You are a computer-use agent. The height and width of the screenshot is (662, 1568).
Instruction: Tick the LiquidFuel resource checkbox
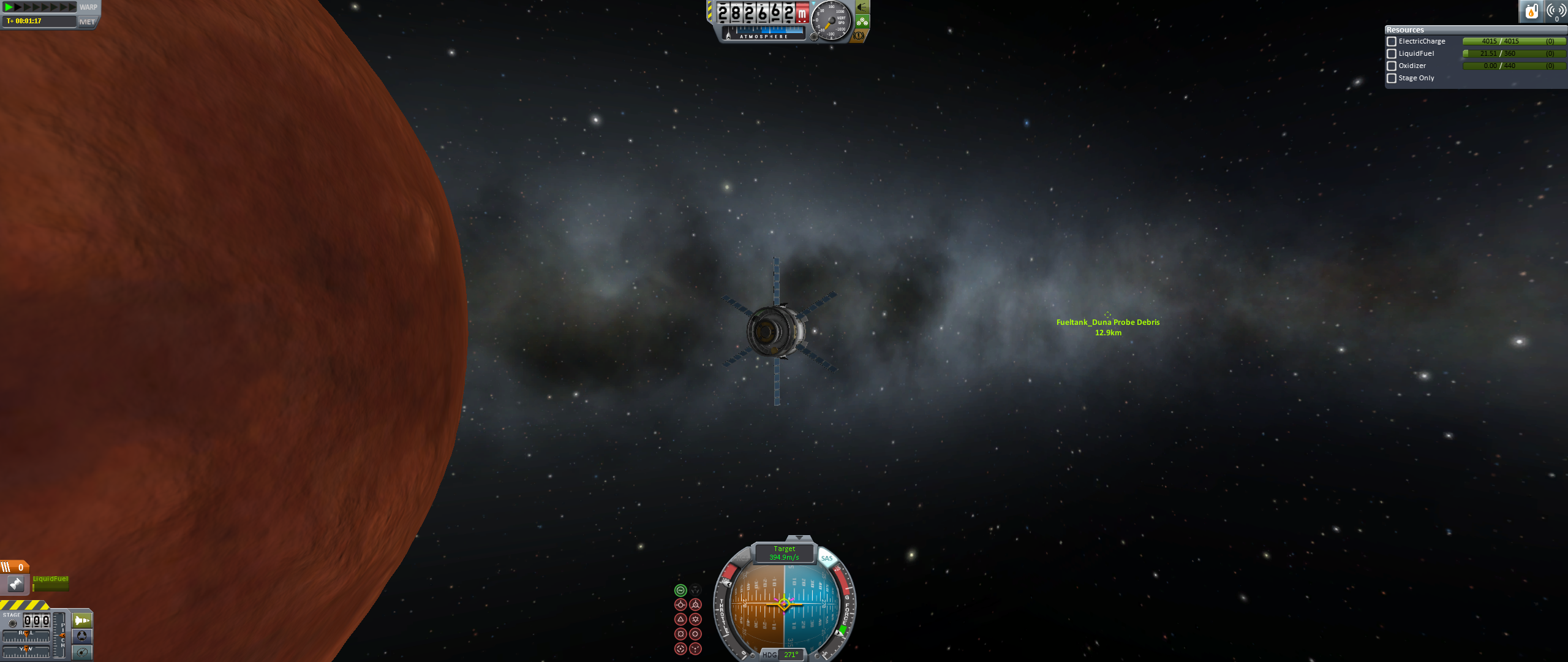click(x=1392, y=54)
